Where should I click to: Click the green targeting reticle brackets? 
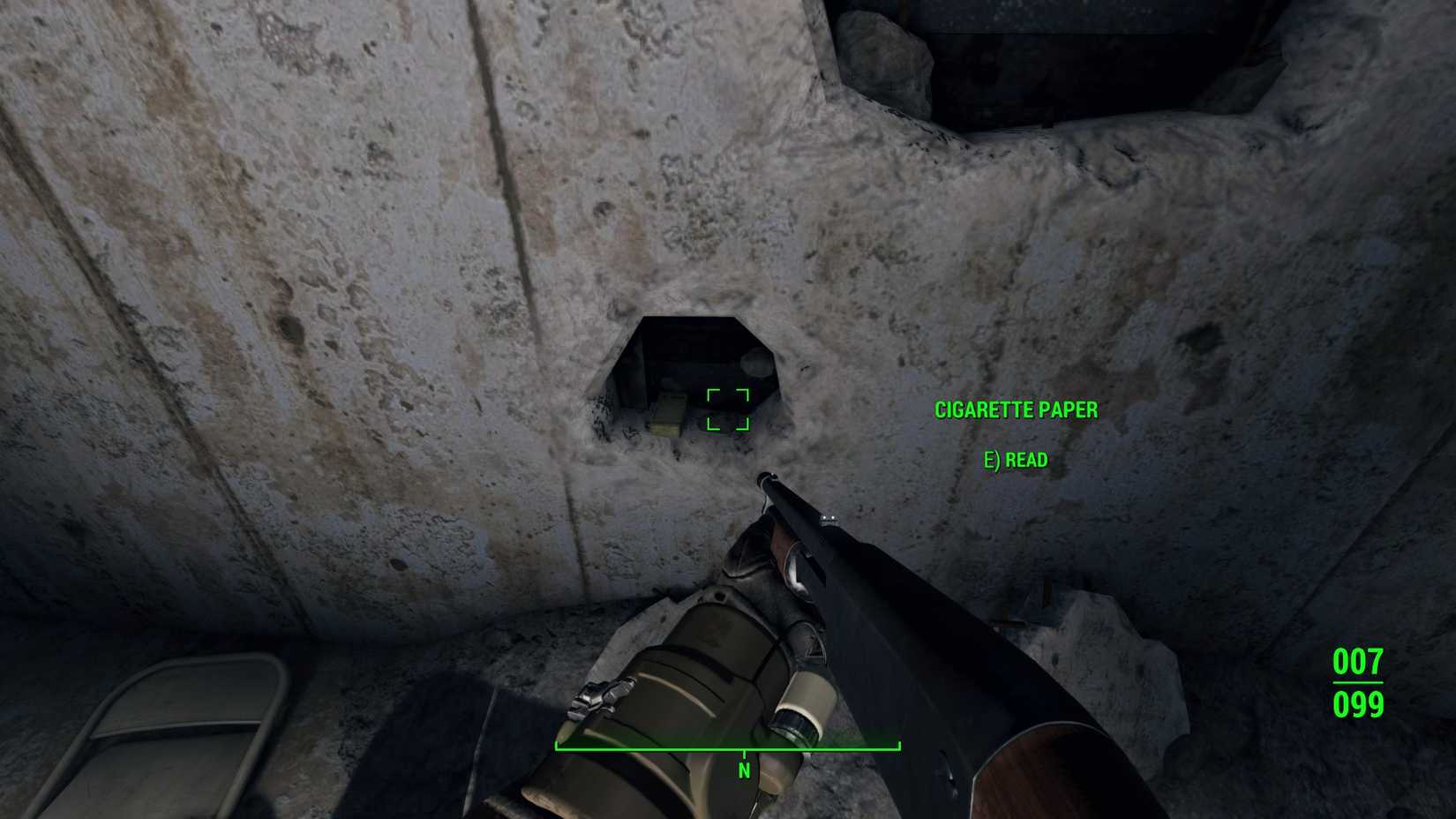(x=726, y=409)
